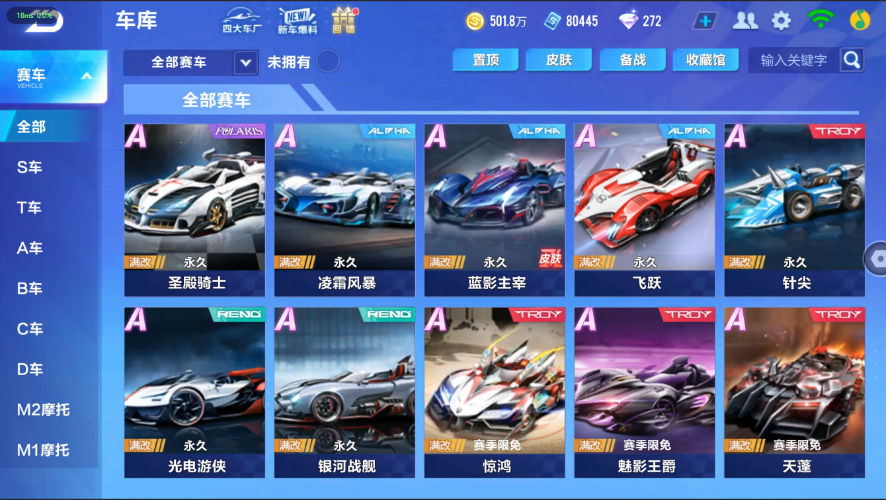This screenshot has width=886, height=500.
Task: Open the 四大车厂 car factory icon
Action: pos(242,21)
